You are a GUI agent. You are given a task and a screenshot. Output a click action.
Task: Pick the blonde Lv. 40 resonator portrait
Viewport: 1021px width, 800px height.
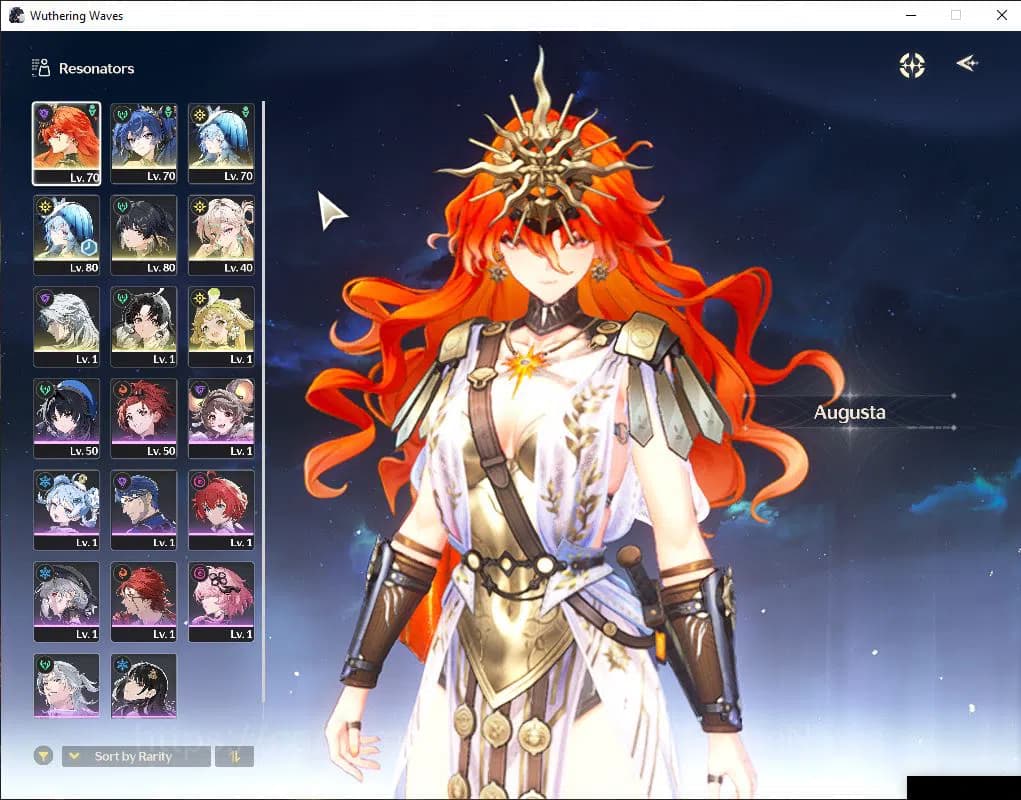click(221, 234)
